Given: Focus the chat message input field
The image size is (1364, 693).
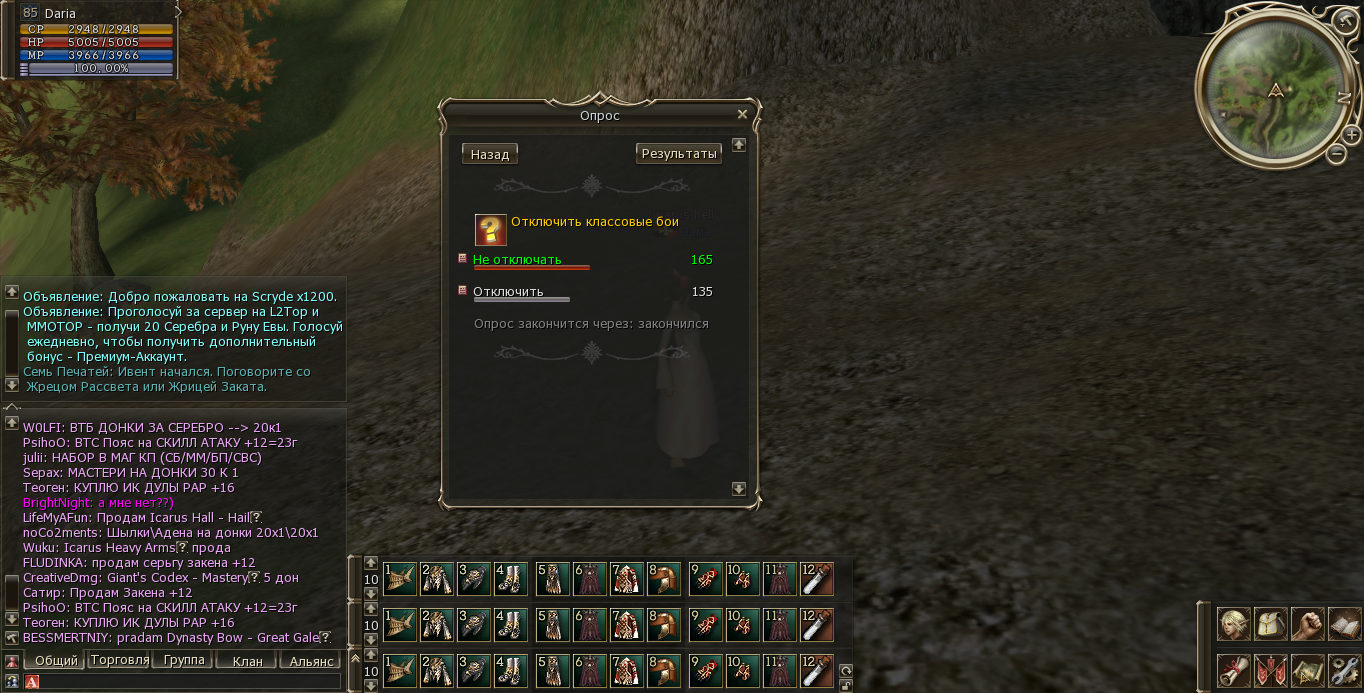Looking at the screenshot, I should click(x=190, y=682).
